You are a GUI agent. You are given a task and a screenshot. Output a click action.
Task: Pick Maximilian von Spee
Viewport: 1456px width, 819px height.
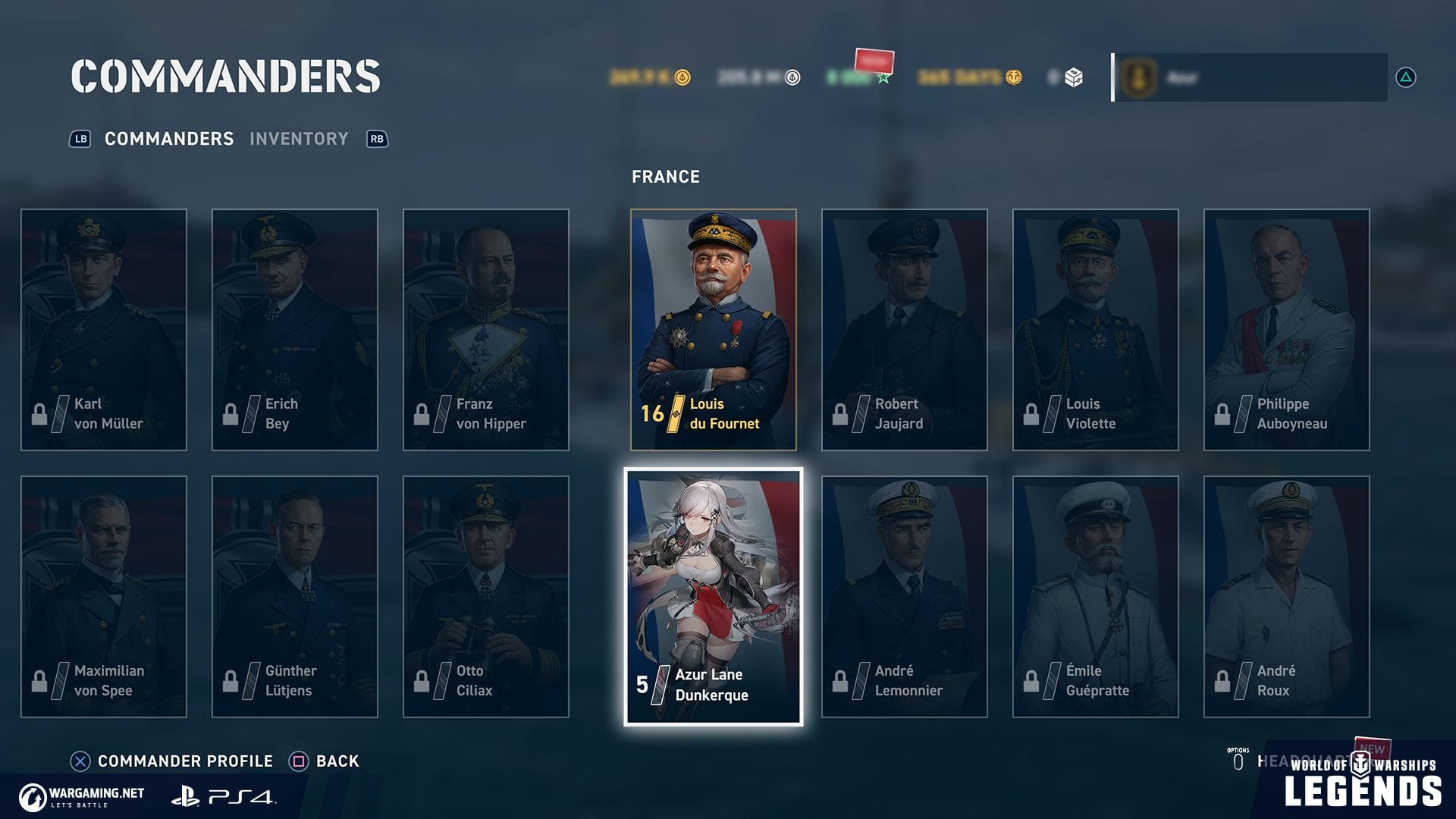point(104,596)
